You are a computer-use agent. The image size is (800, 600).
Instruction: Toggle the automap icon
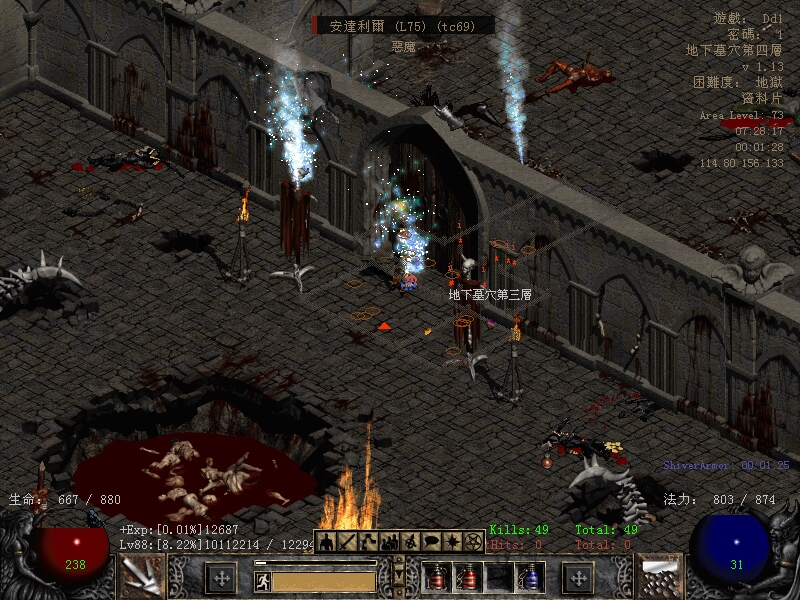tap(410, 541)
